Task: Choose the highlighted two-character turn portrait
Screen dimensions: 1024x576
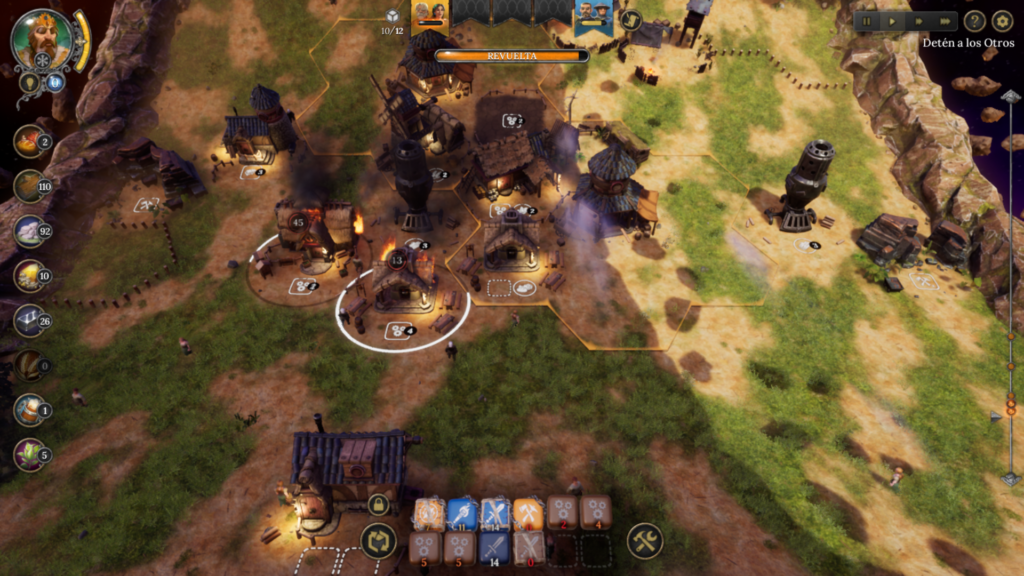Action: click(x=429, y=14)
